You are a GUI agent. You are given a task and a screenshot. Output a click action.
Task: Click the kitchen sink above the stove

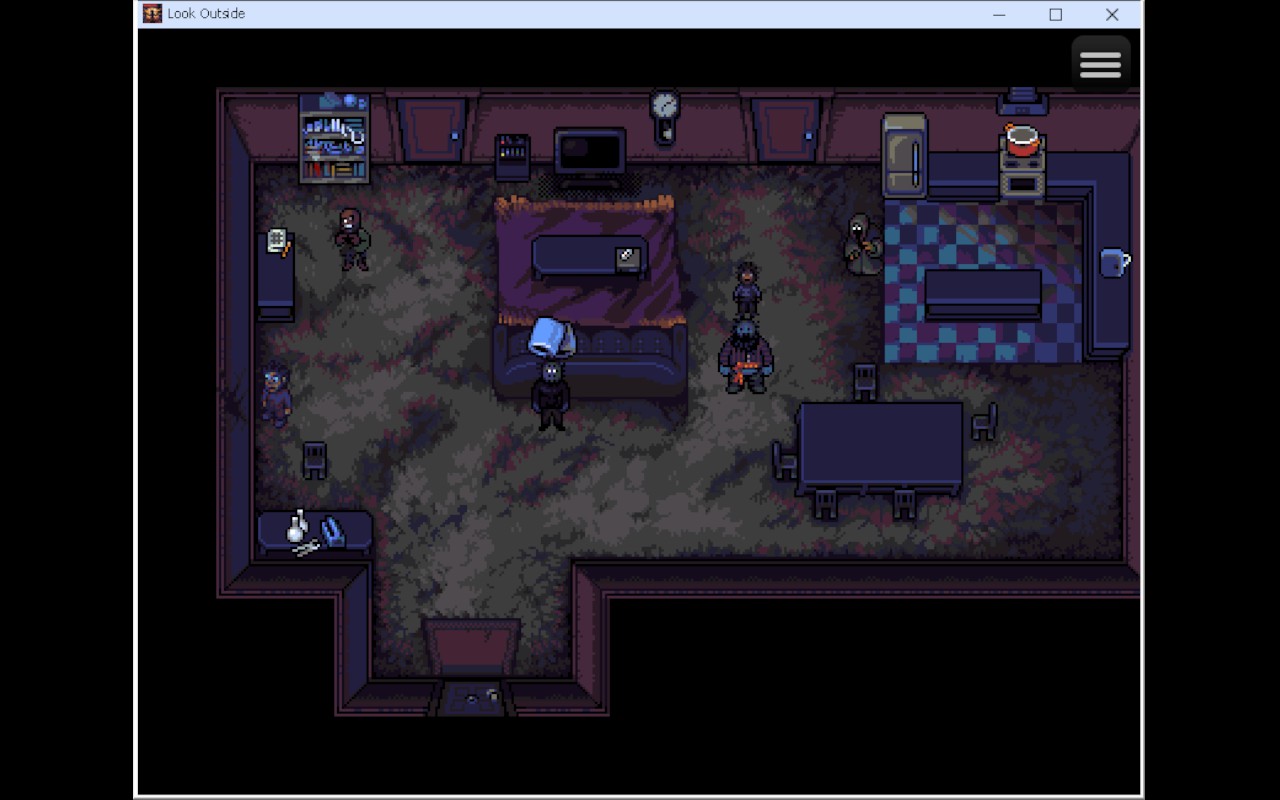(x=1020, y=100)
